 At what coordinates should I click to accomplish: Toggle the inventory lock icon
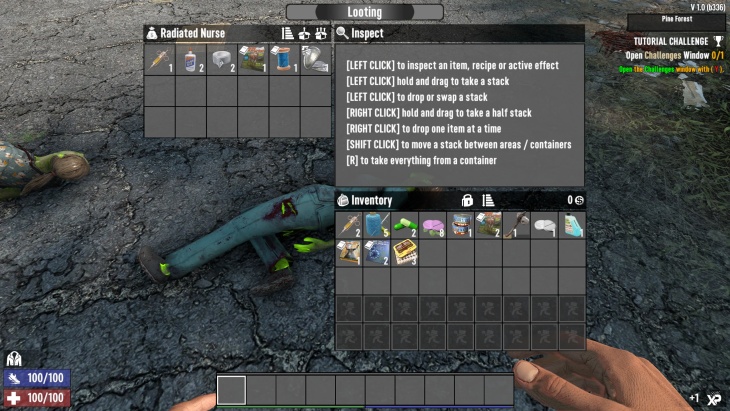(467, 201)
